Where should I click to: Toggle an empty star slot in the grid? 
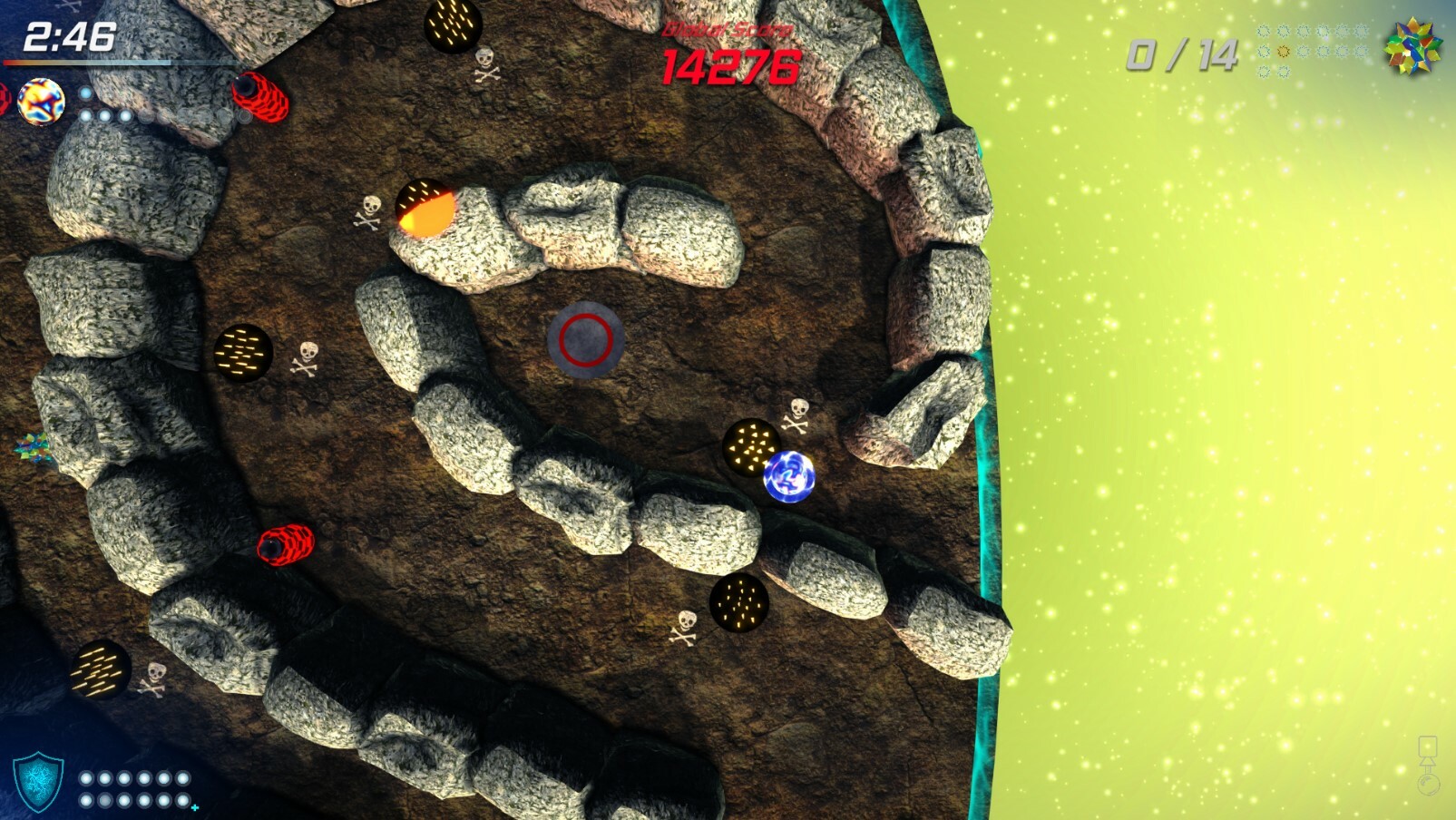1265,32
